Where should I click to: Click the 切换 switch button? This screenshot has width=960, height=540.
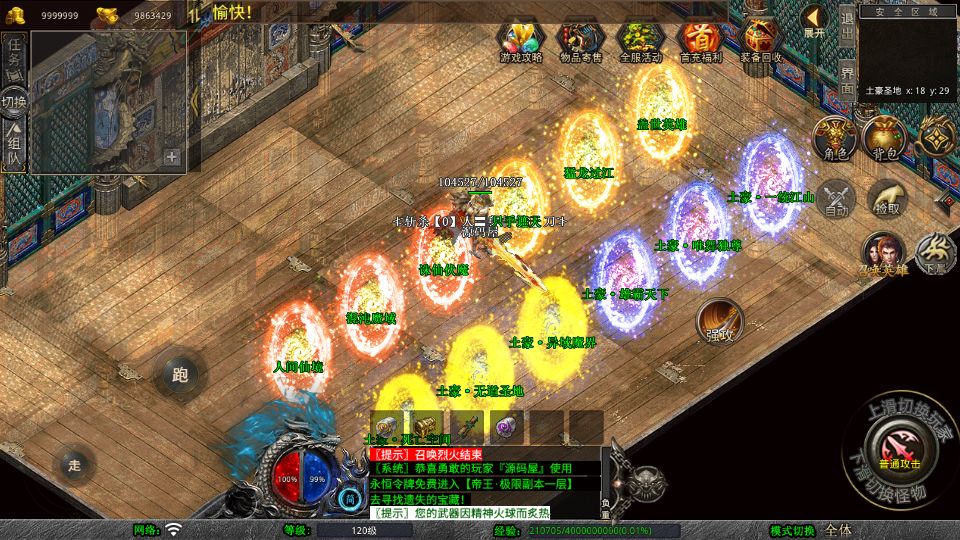pos(14,102)
